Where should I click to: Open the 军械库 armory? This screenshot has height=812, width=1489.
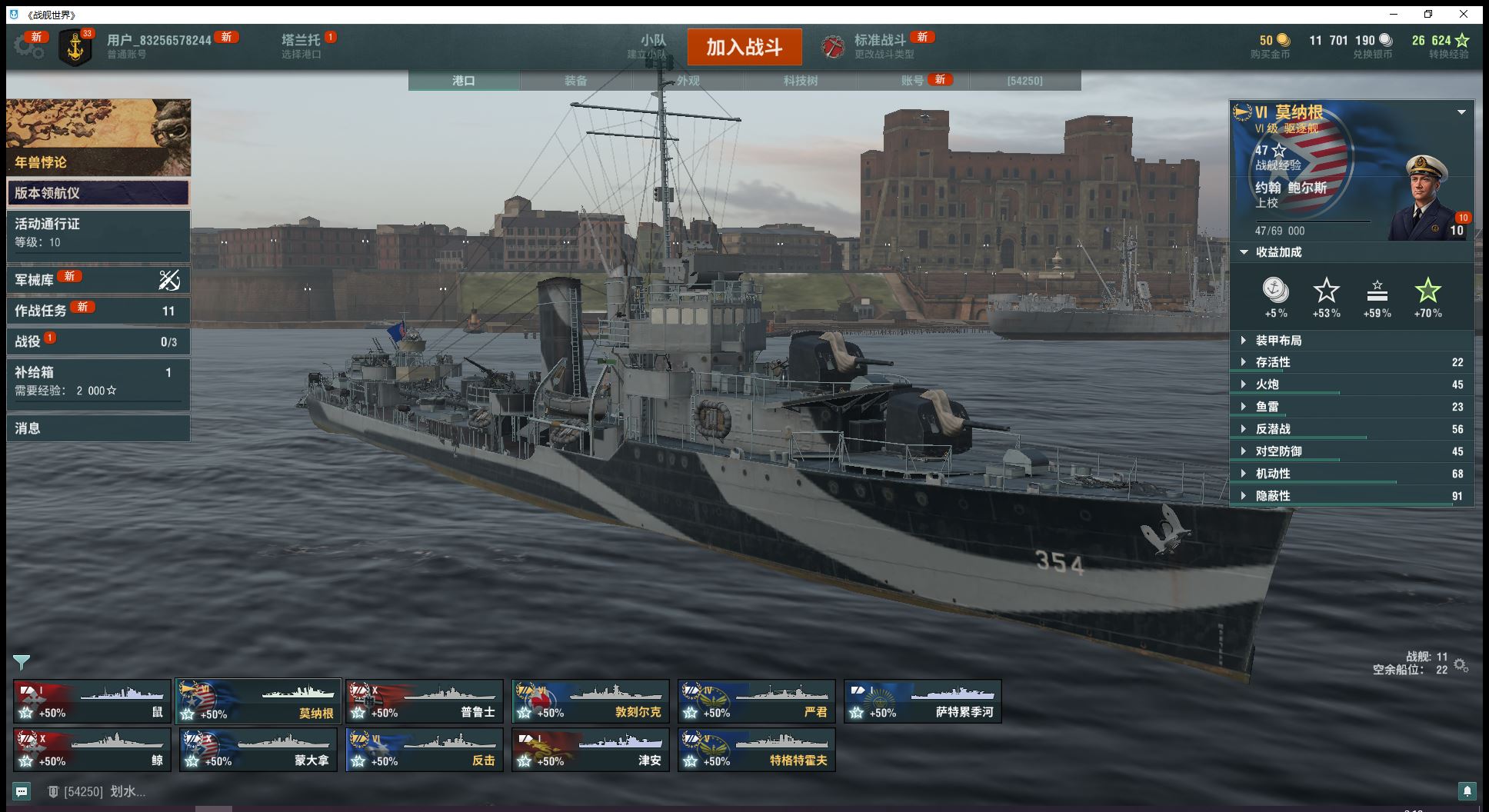click(x=98, y=280)
